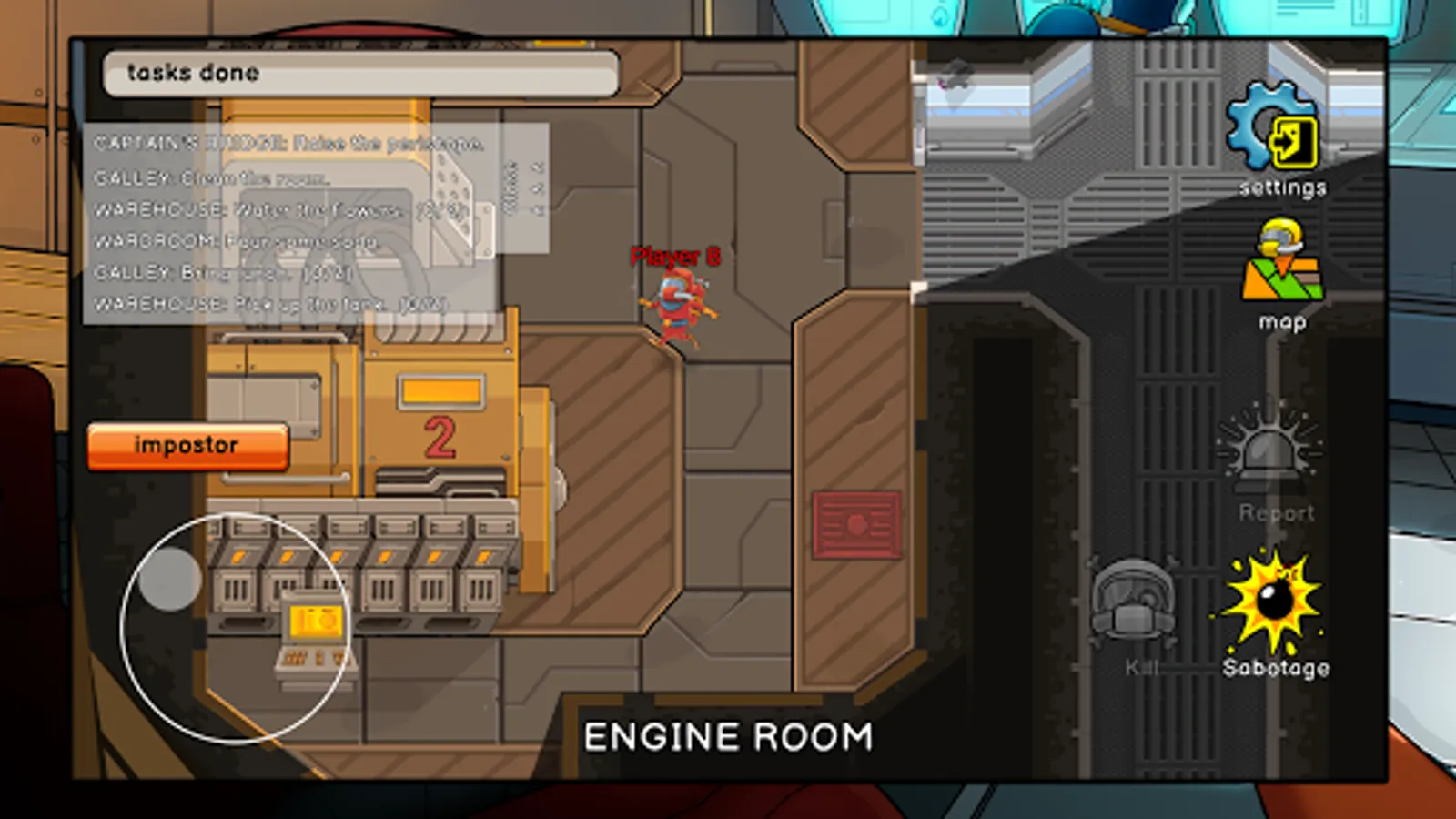Select the CAPTAIN'S BRIDGE periscope task entry
This screenshot has height=819, width=1456.
pyautogui.click(x=282, y=143)
